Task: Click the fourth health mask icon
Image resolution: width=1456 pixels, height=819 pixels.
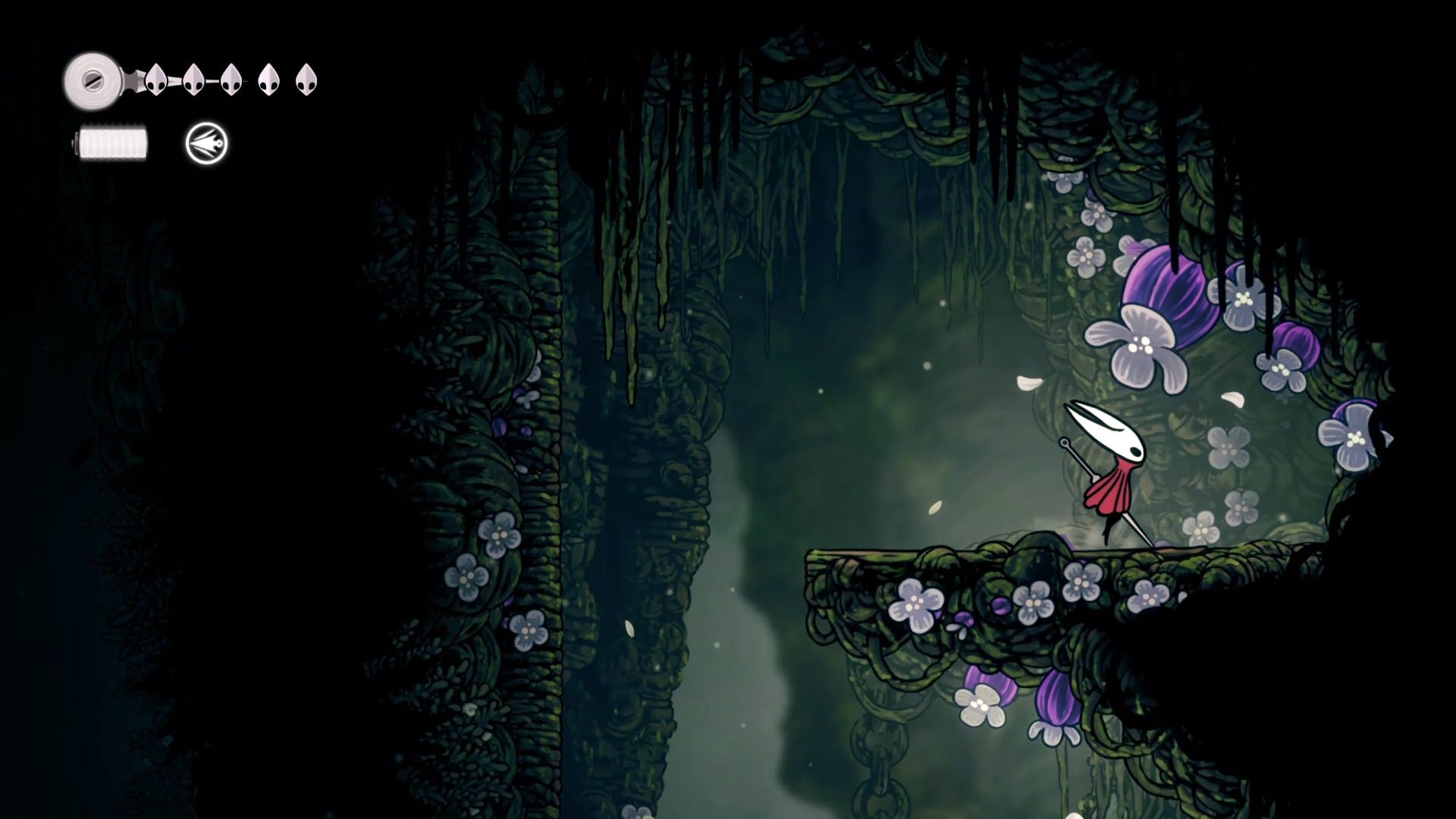Action: (268, 78)
